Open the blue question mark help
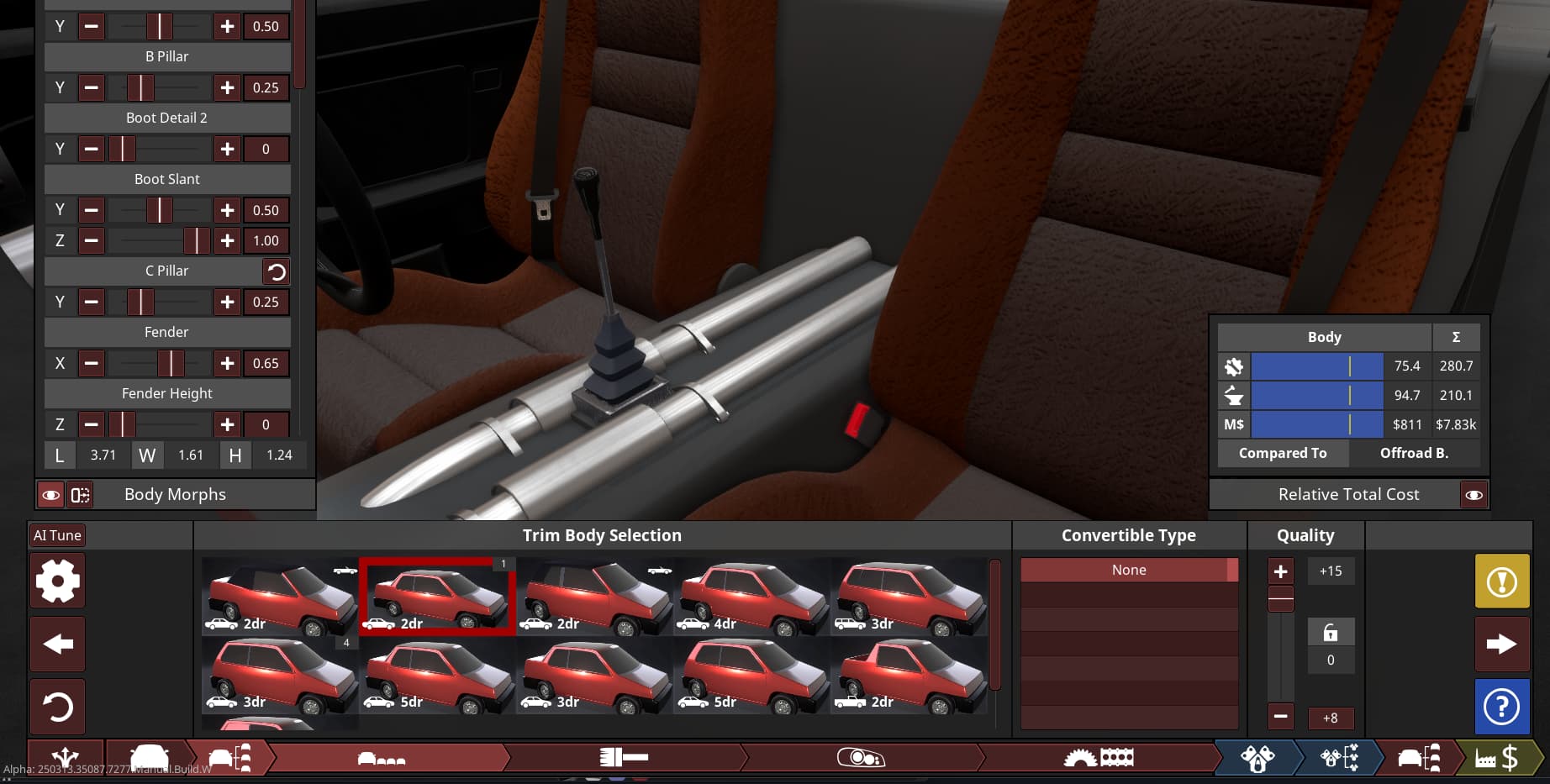Screen dimensions: 1550x784 (1501, 707)
